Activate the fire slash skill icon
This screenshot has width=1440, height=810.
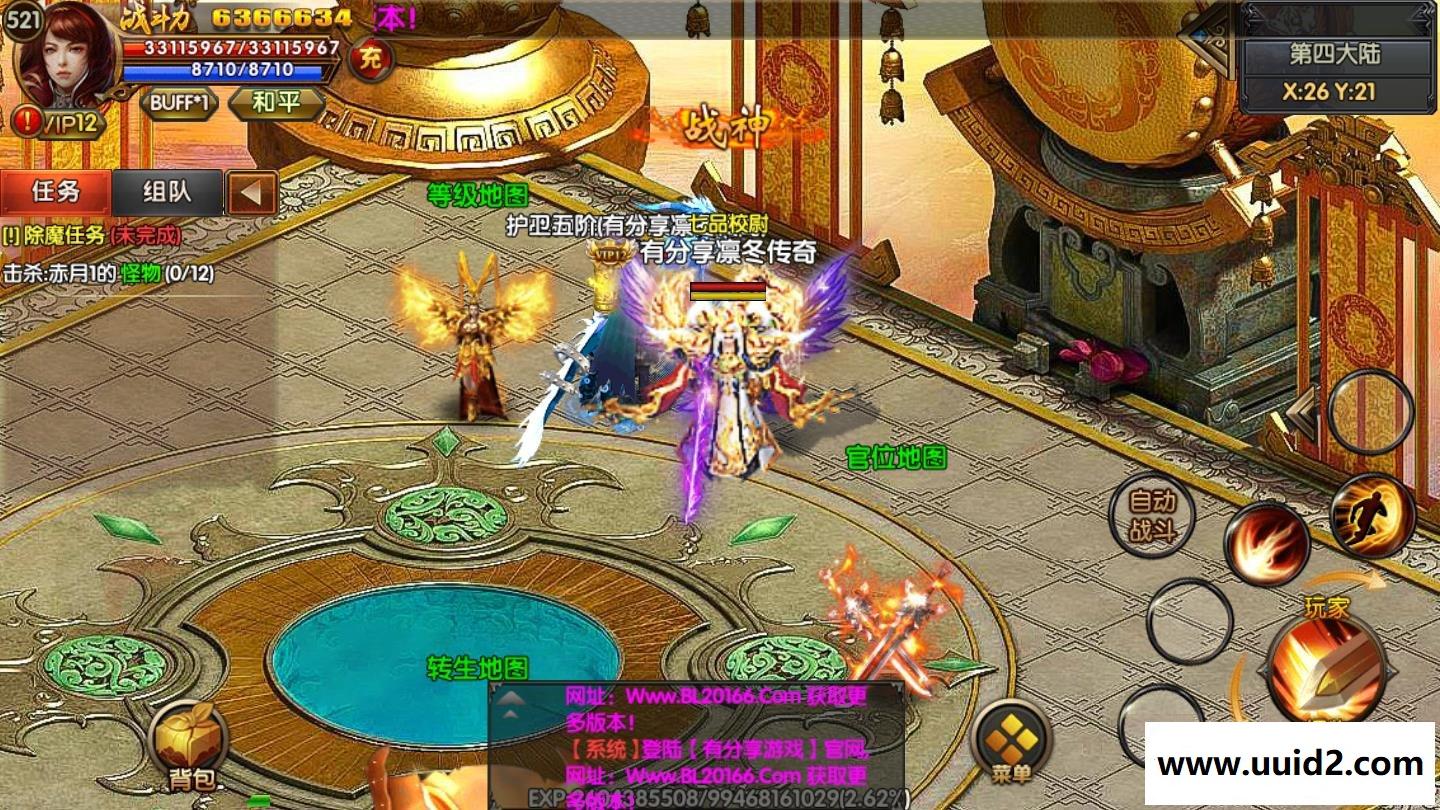click(x=1268, y=545)
